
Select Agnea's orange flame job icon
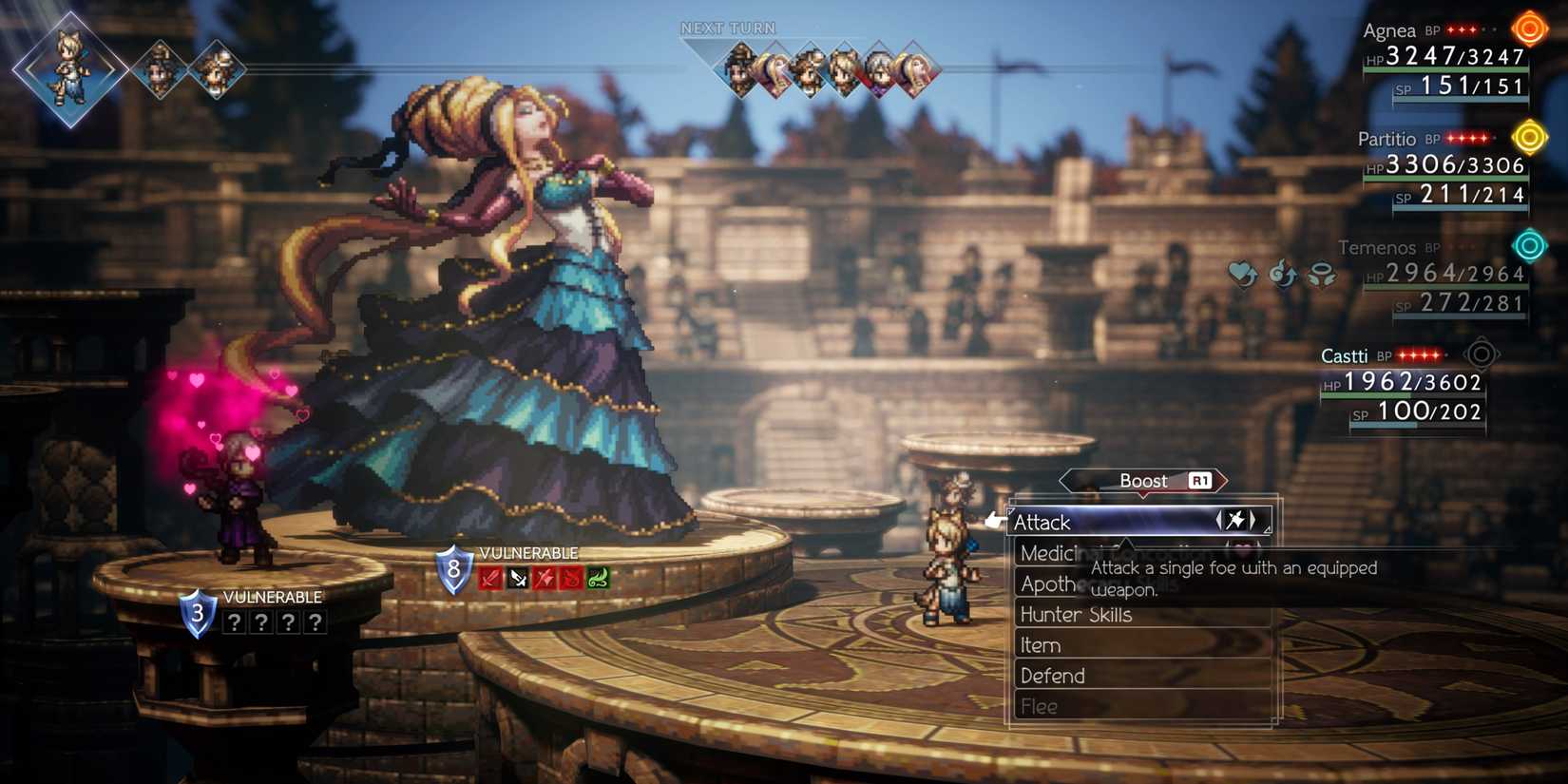coord(1531,29)
